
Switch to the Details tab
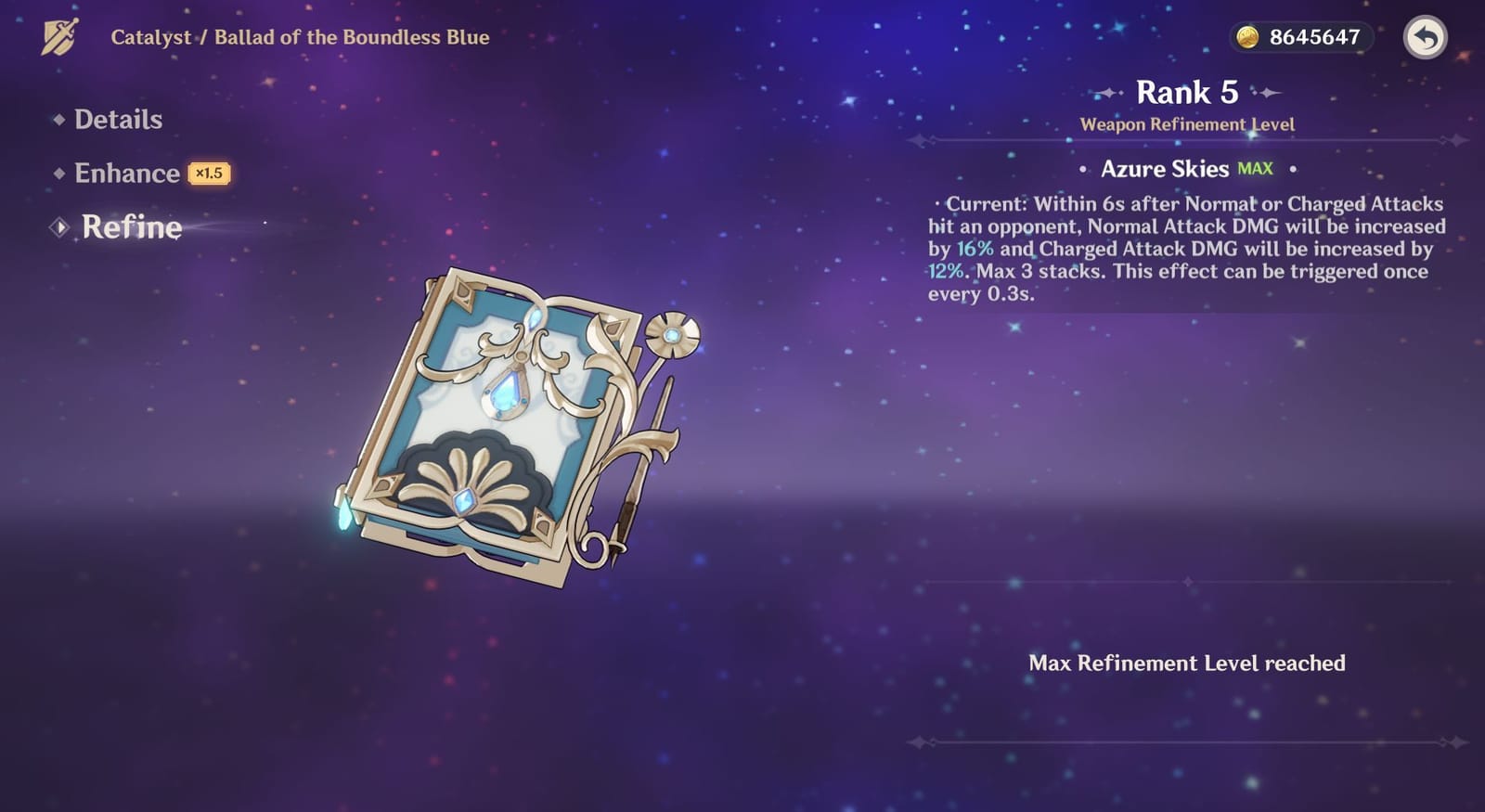click(x=119, y=119)
